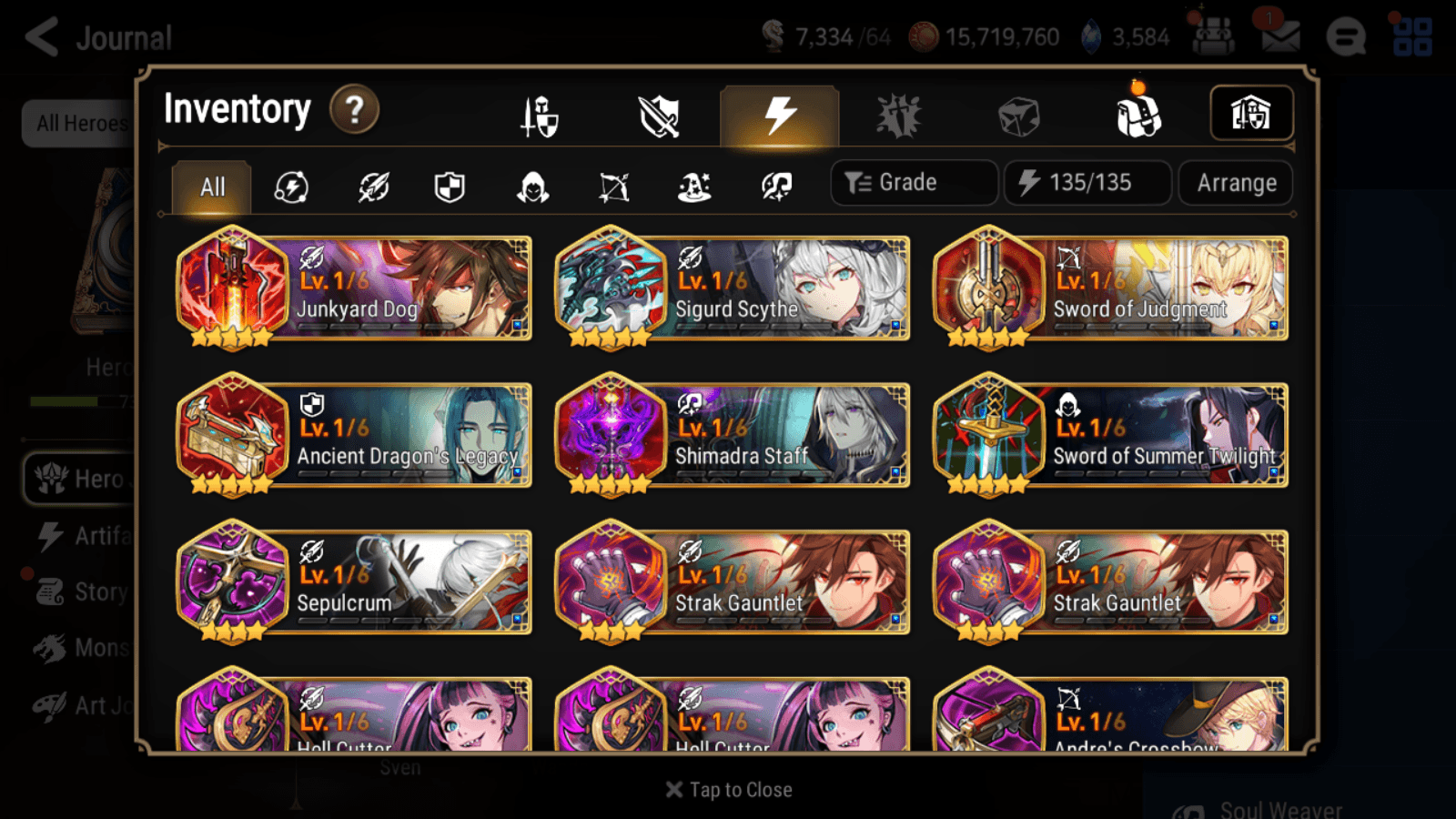This screenshot has height=819, width=1456.
Task: Toggle the elemental orb artifact filter
Action: (x=289, y=187)
